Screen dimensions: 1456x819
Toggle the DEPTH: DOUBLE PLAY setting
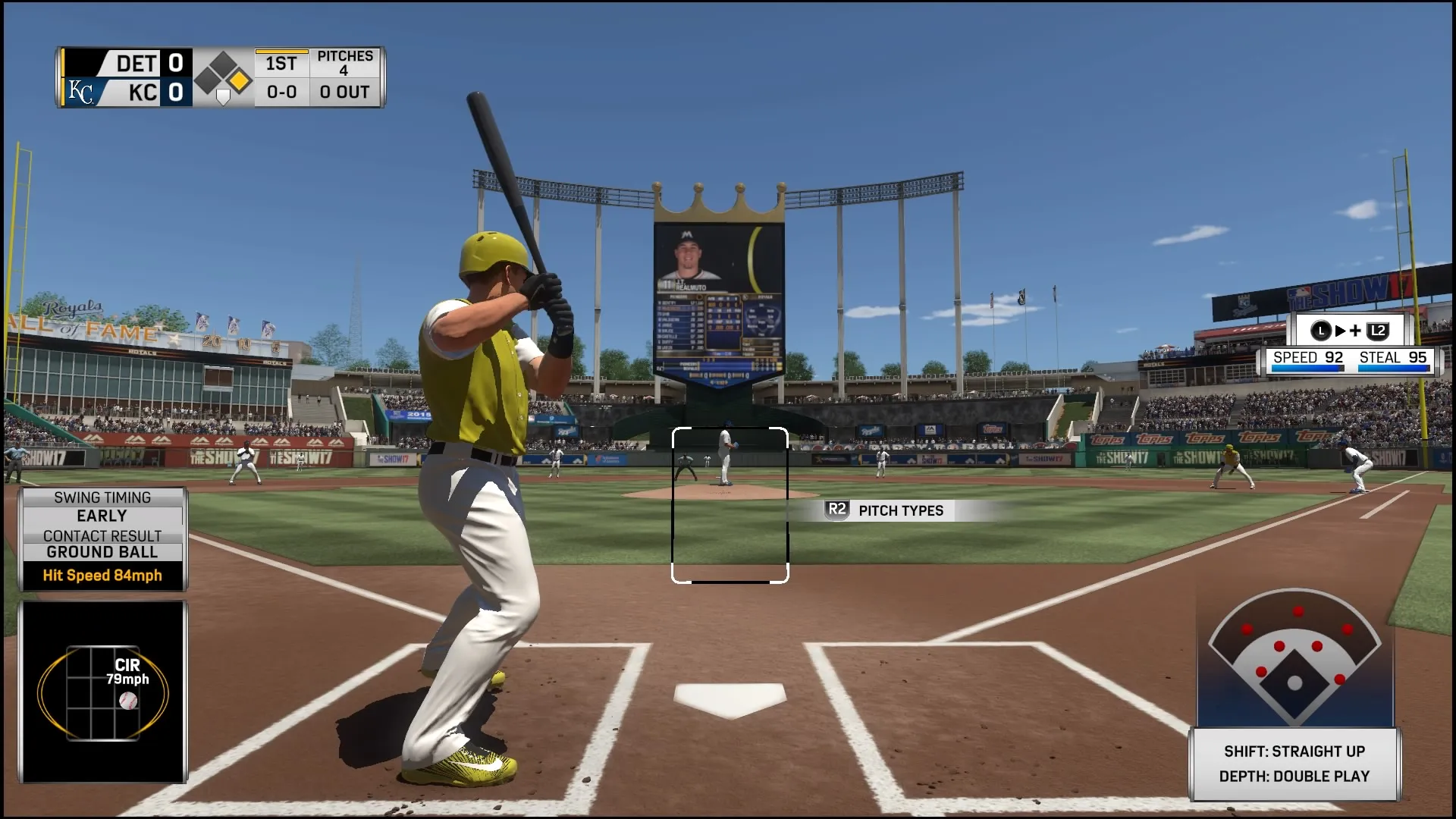[x=1294, y=777]
